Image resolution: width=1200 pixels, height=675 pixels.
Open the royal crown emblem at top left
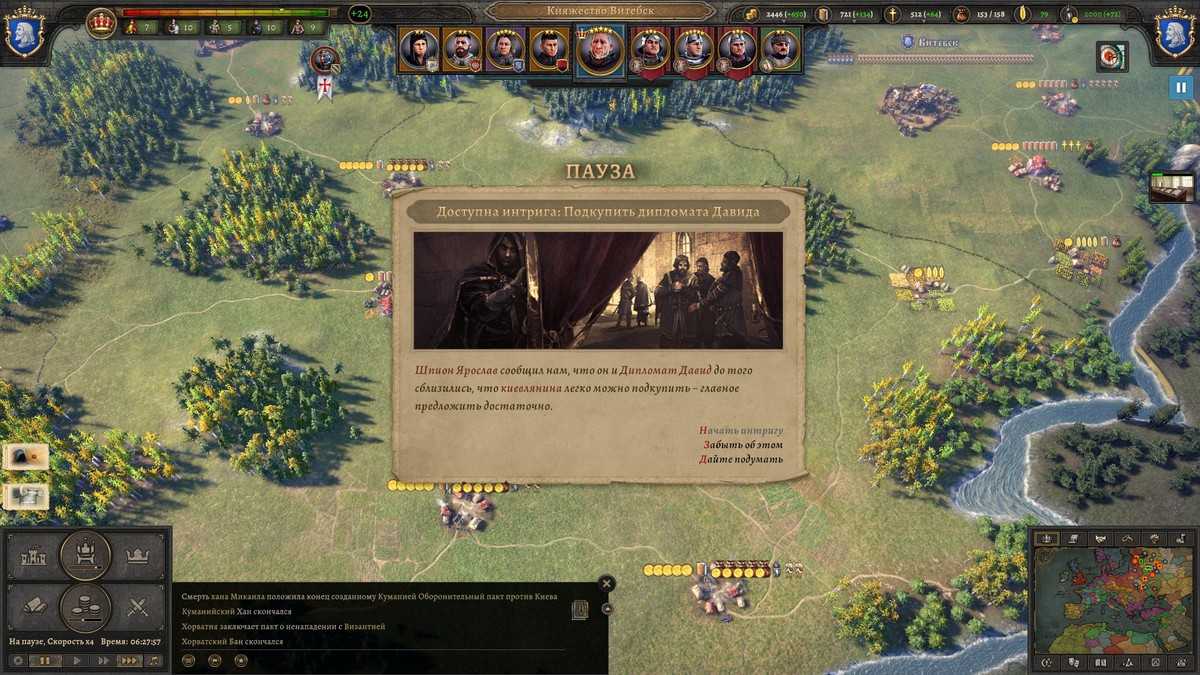tap(101, 22)
